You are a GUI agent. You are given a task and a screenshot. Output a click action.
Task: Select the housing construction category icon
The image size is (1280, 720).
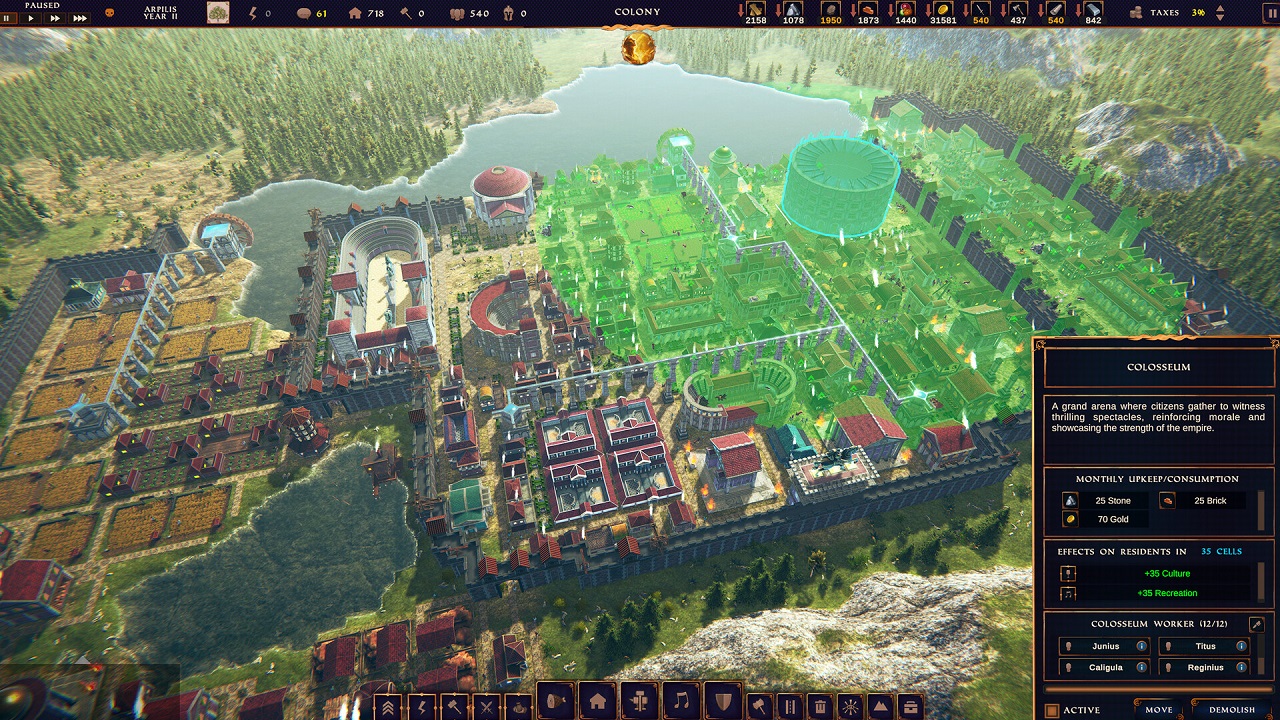597,706
